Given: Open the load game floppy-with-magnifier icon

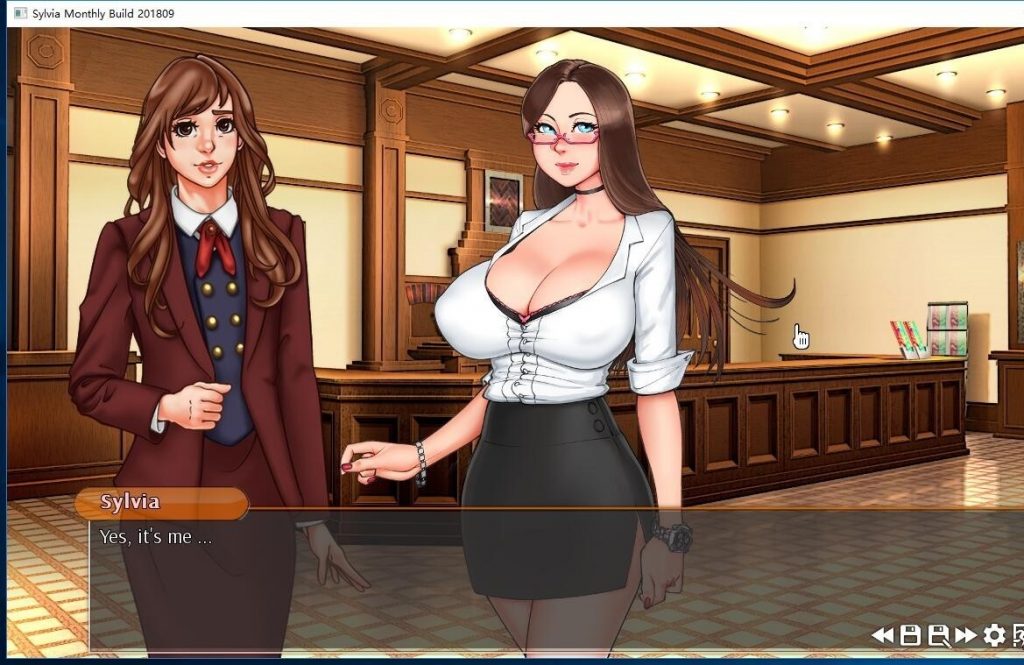Looking at the screenshot, I should pyautogui.click(x=938, y=635).
